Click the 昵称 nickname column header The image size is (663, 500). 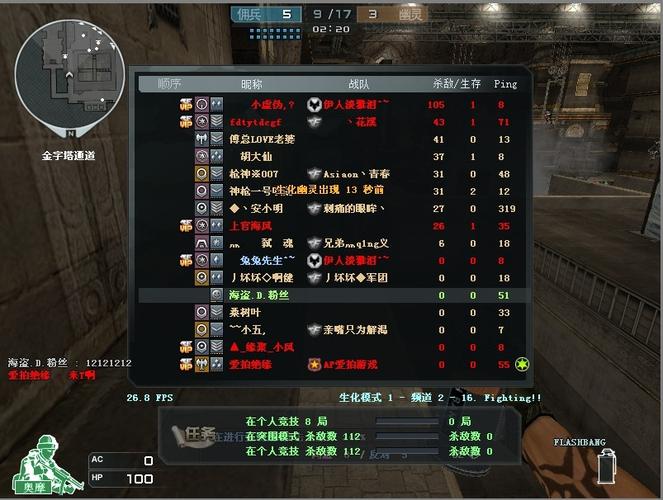coord(251,84)
